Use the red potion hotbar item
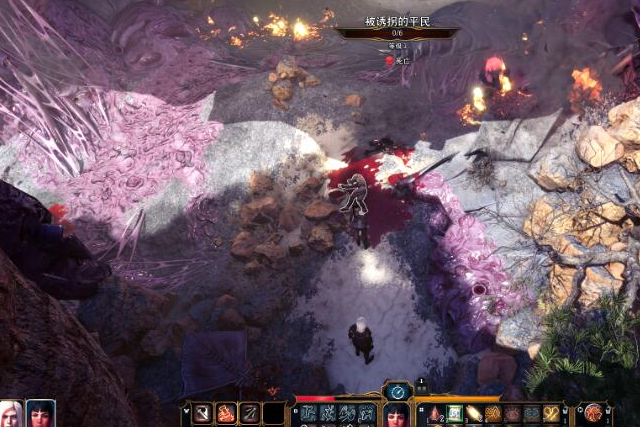The width and height of the screenshot is (640, 427). [435, 413]
